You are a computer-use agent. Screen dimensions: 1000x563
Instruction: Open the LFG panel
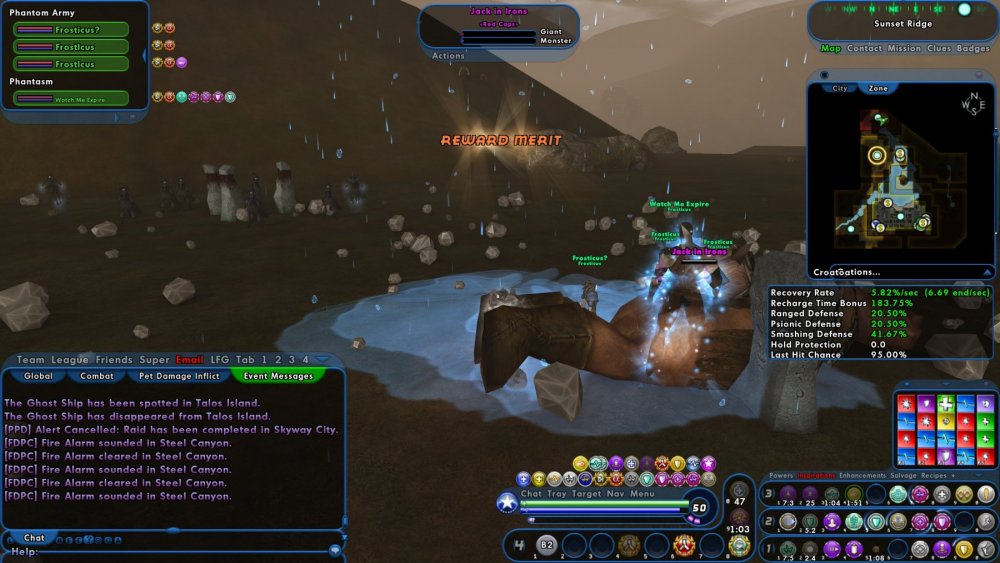pos(220,360)
